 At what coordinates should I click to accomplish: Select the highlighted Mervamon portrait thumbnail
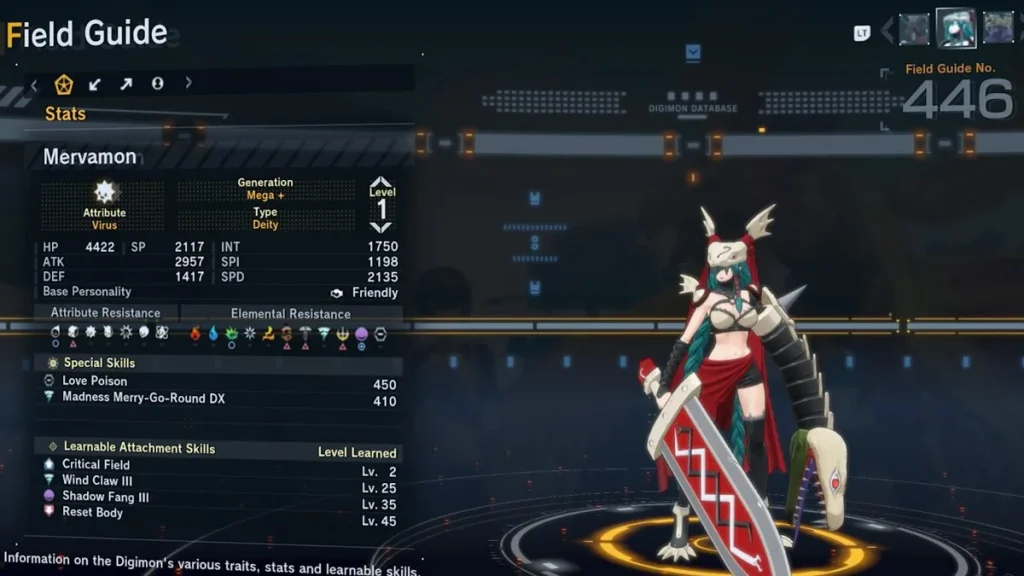pyautogui.click(x=955, y=28)
